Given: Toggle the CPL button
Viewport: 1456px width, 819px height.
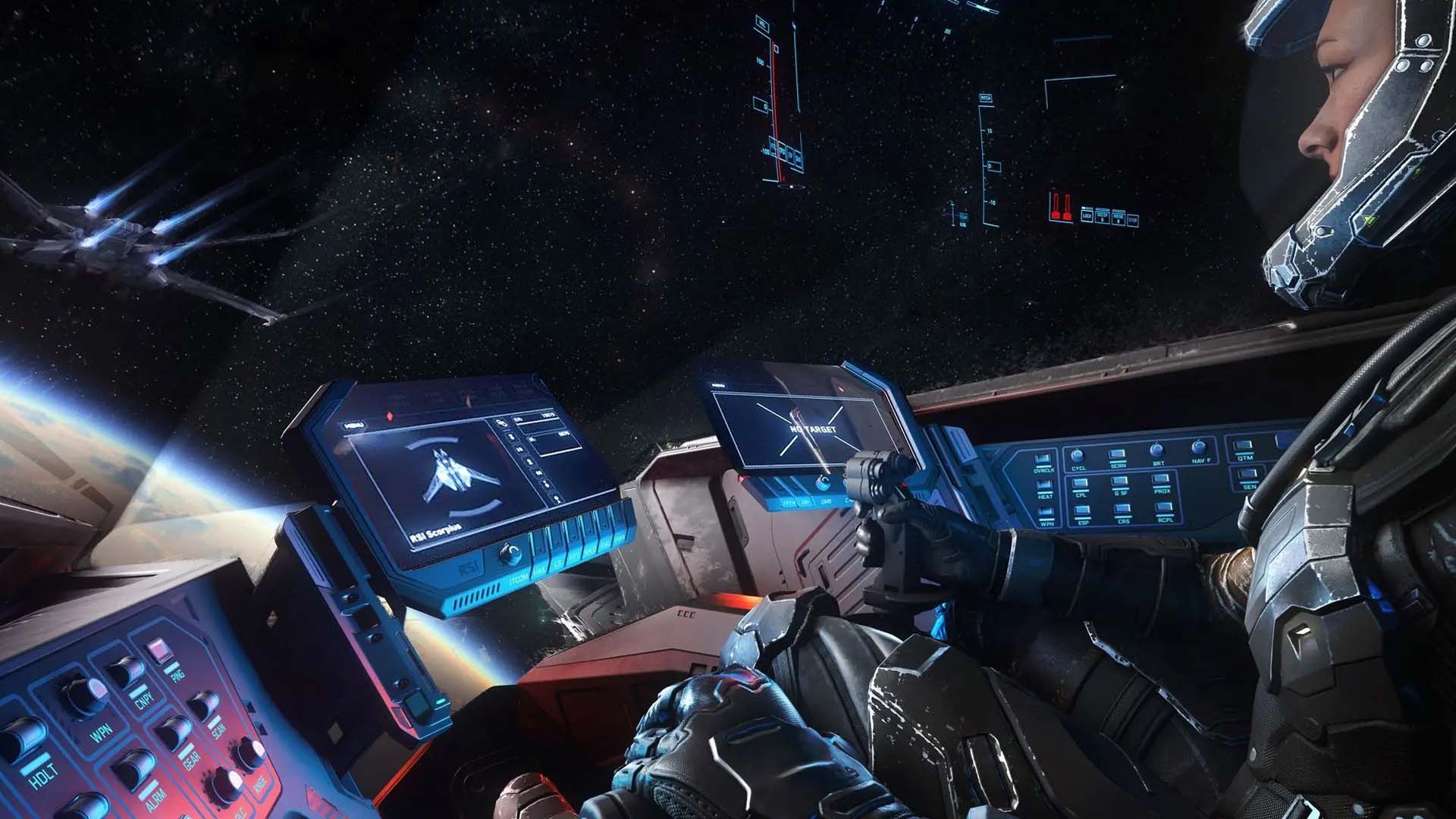Looking at the screenshot, I should pos(1081,483).
